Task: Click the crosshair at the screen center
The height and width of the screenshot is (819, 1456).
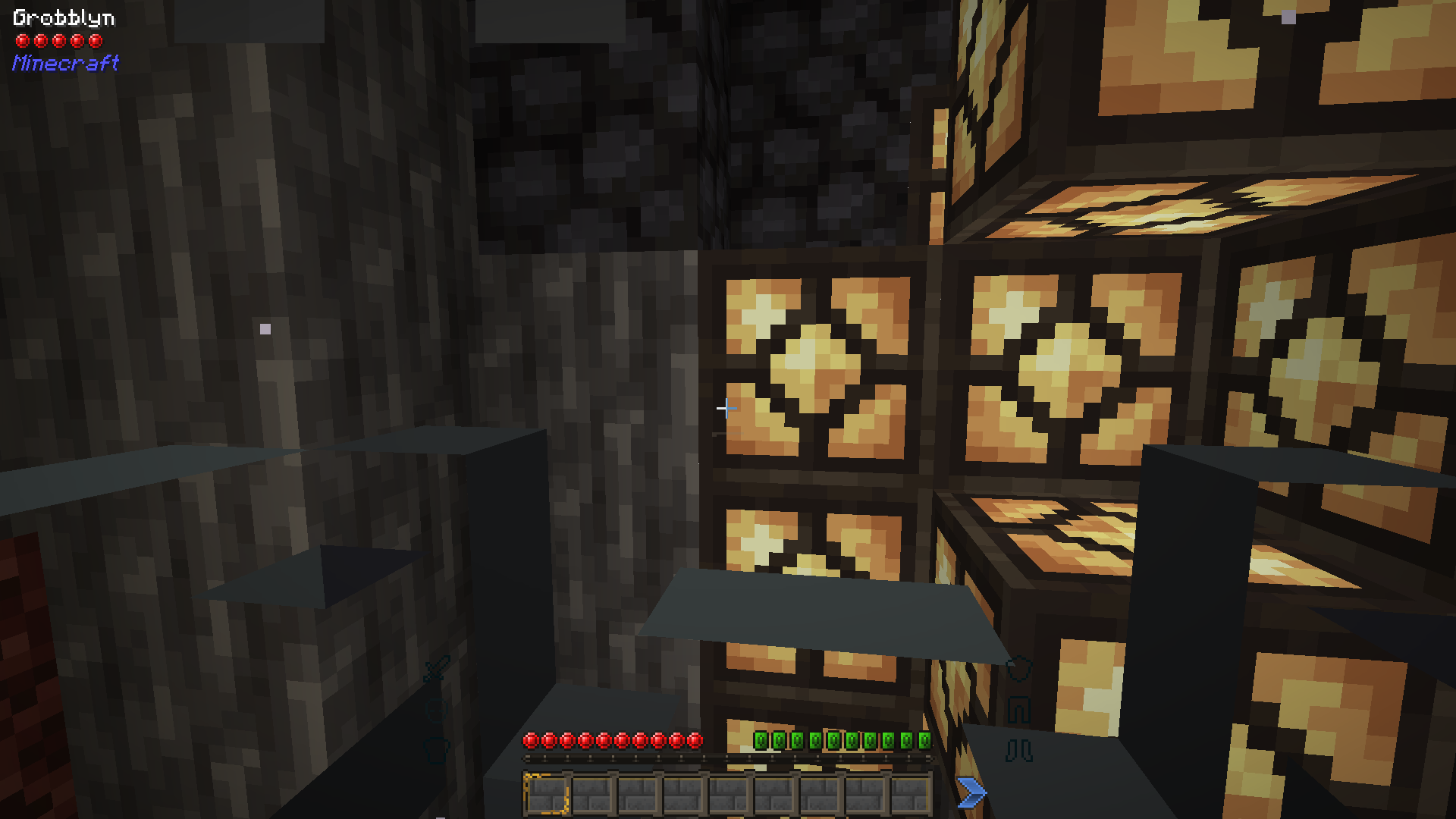Action: pyautogui.click(x=725, y=409)
